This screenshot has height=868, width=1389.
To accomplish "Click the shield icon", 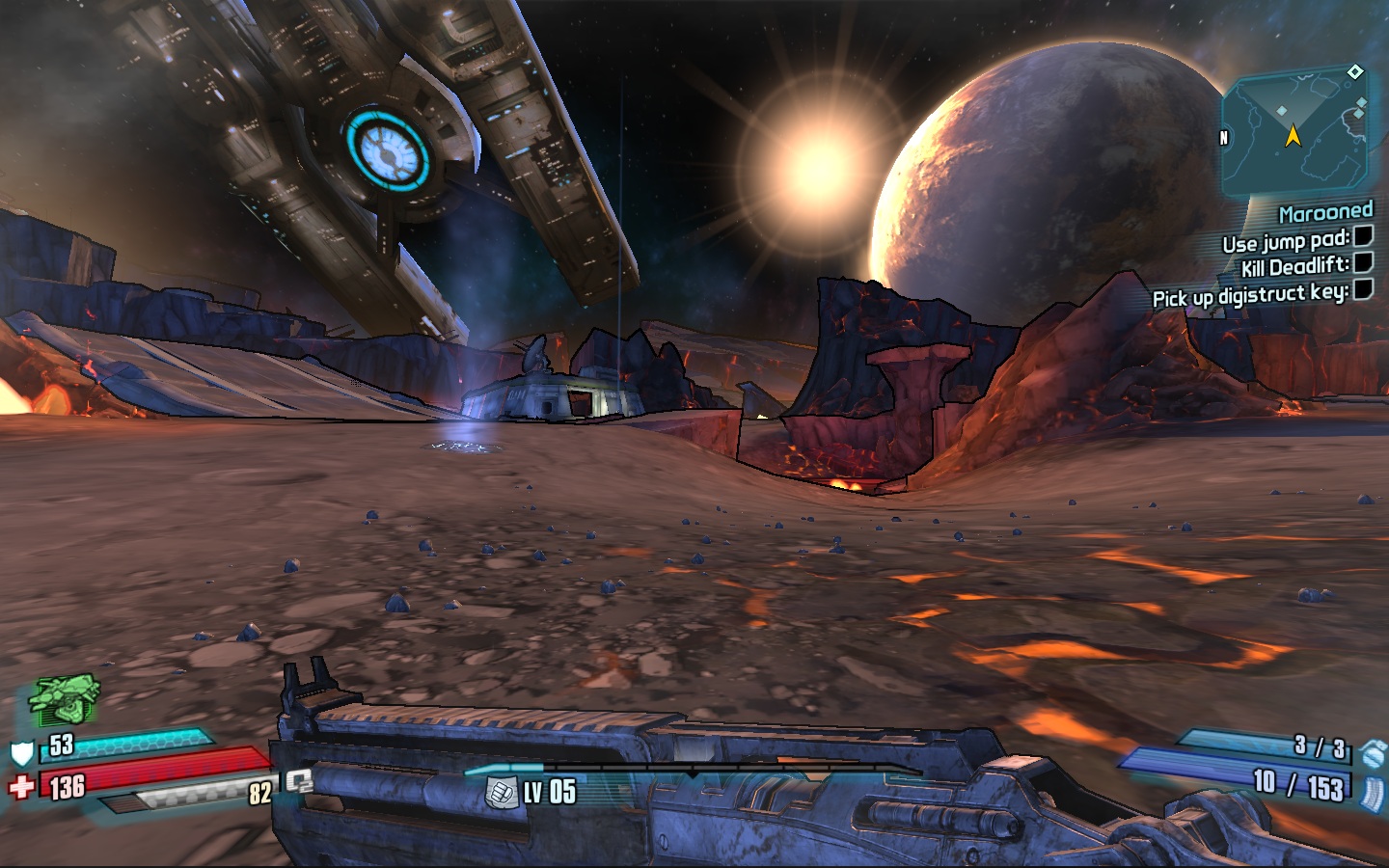I will 21,752.
